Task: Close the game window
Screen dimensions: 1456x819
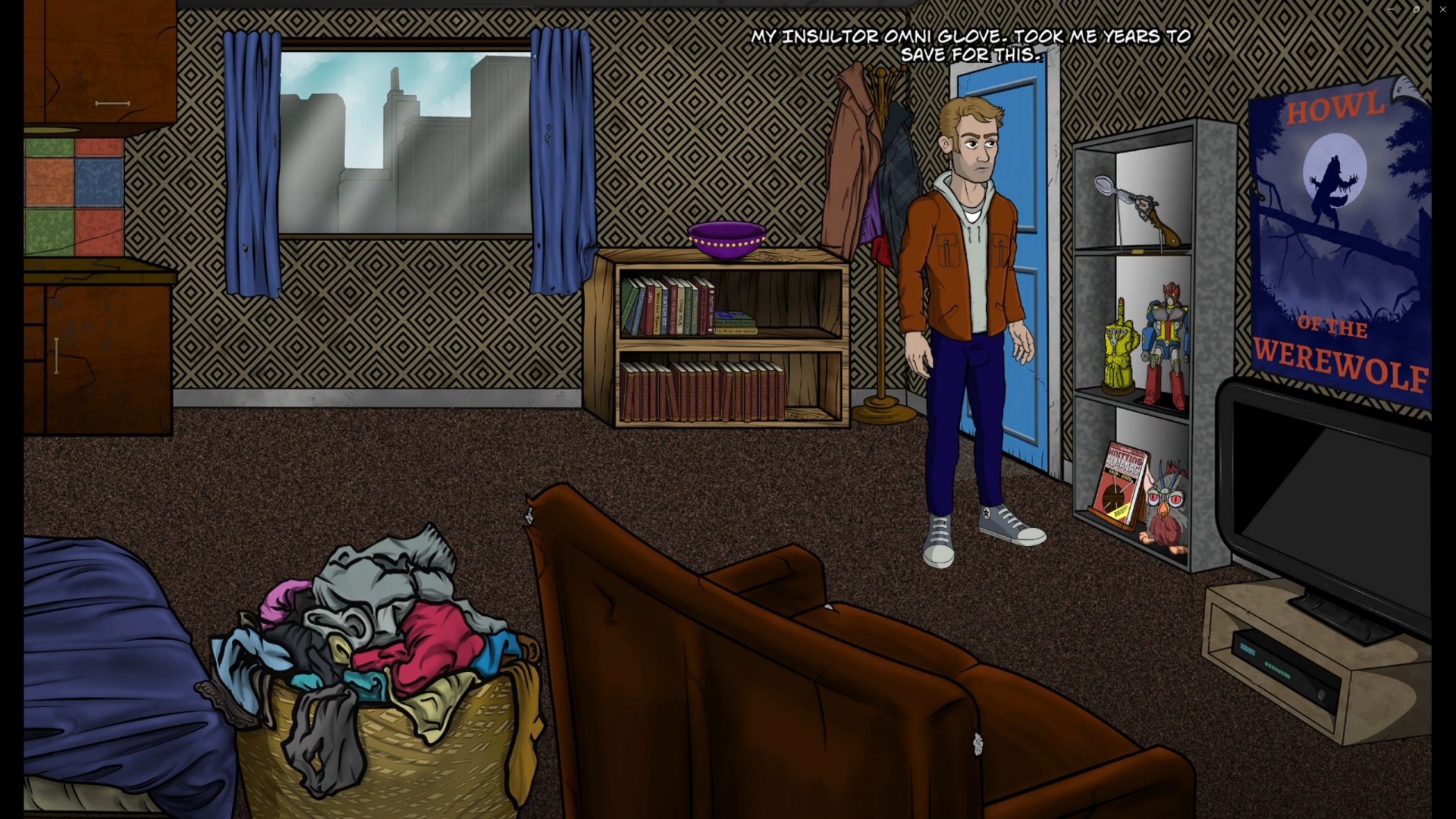Action: [x=1442, y=9]
